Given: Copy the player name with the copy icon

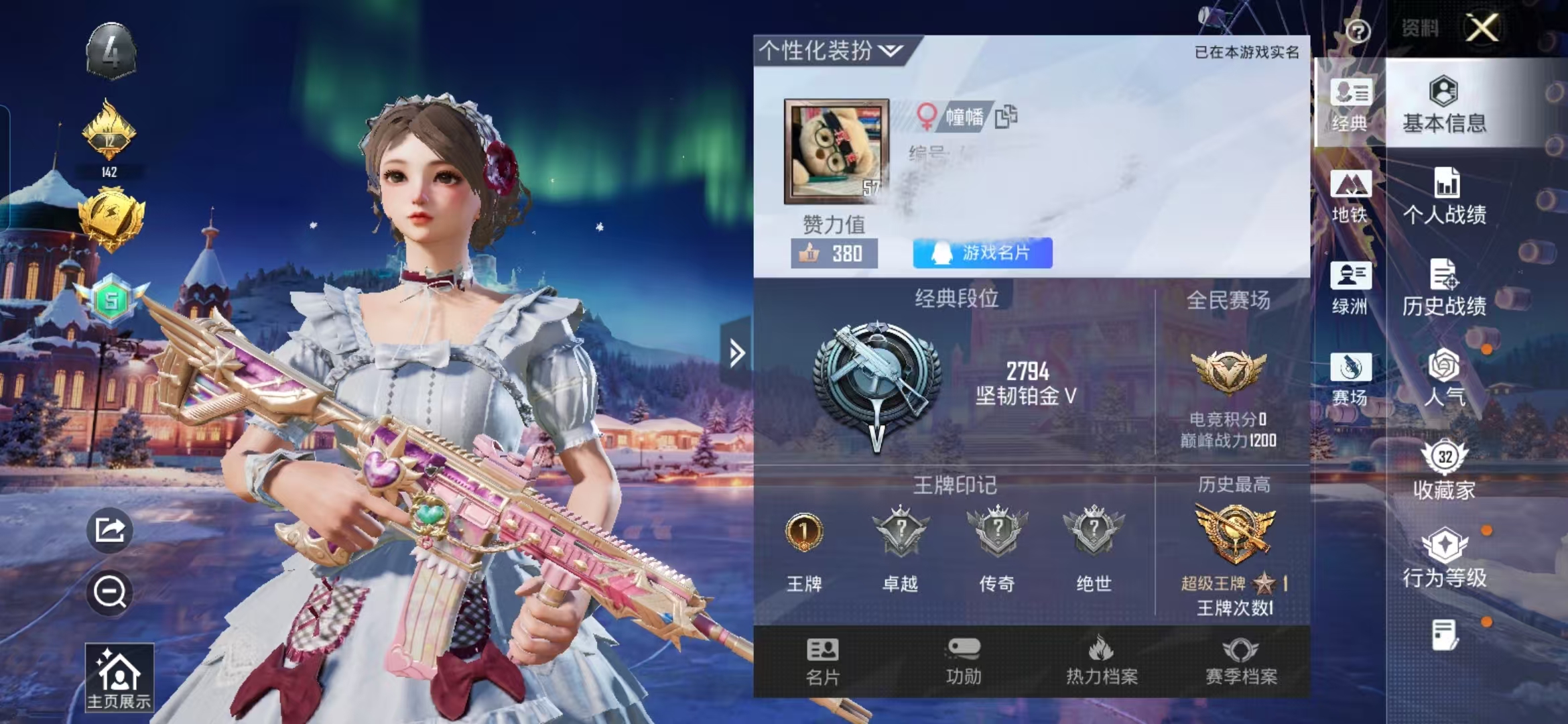Looking at the screenshot, I should [1006, 117].
